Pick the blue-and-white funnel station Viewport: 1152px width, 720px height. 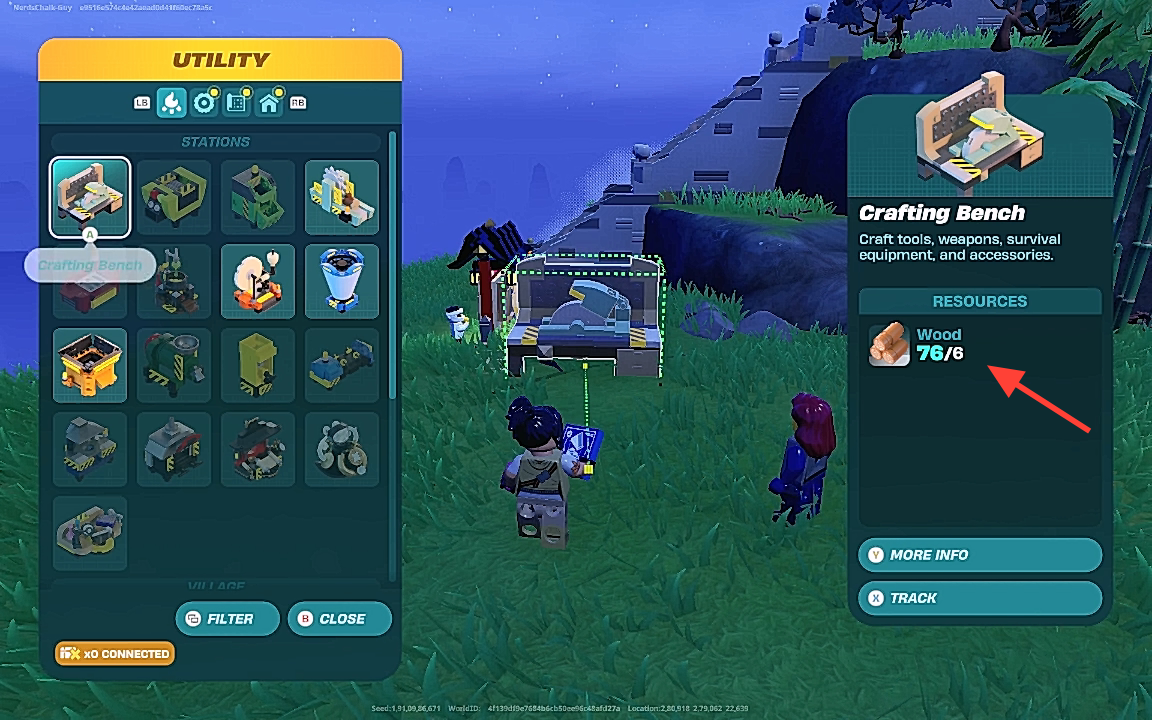pyautogui.click(x=342, y=281)
